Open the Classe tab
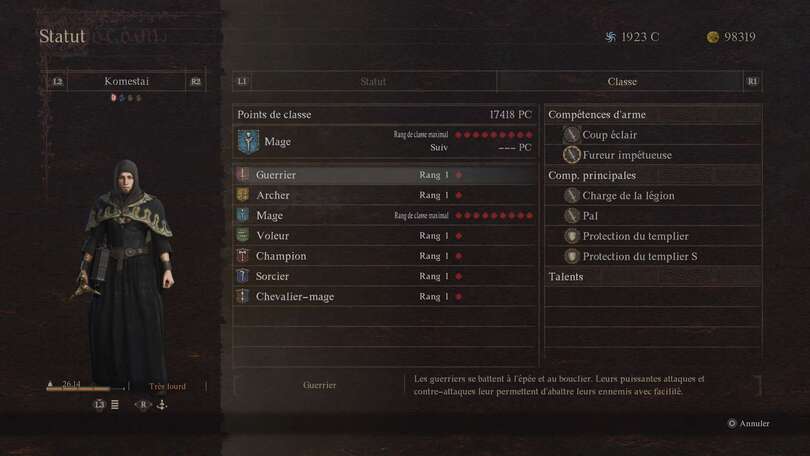This screenshot has width=810, height=456. [621, 82]
